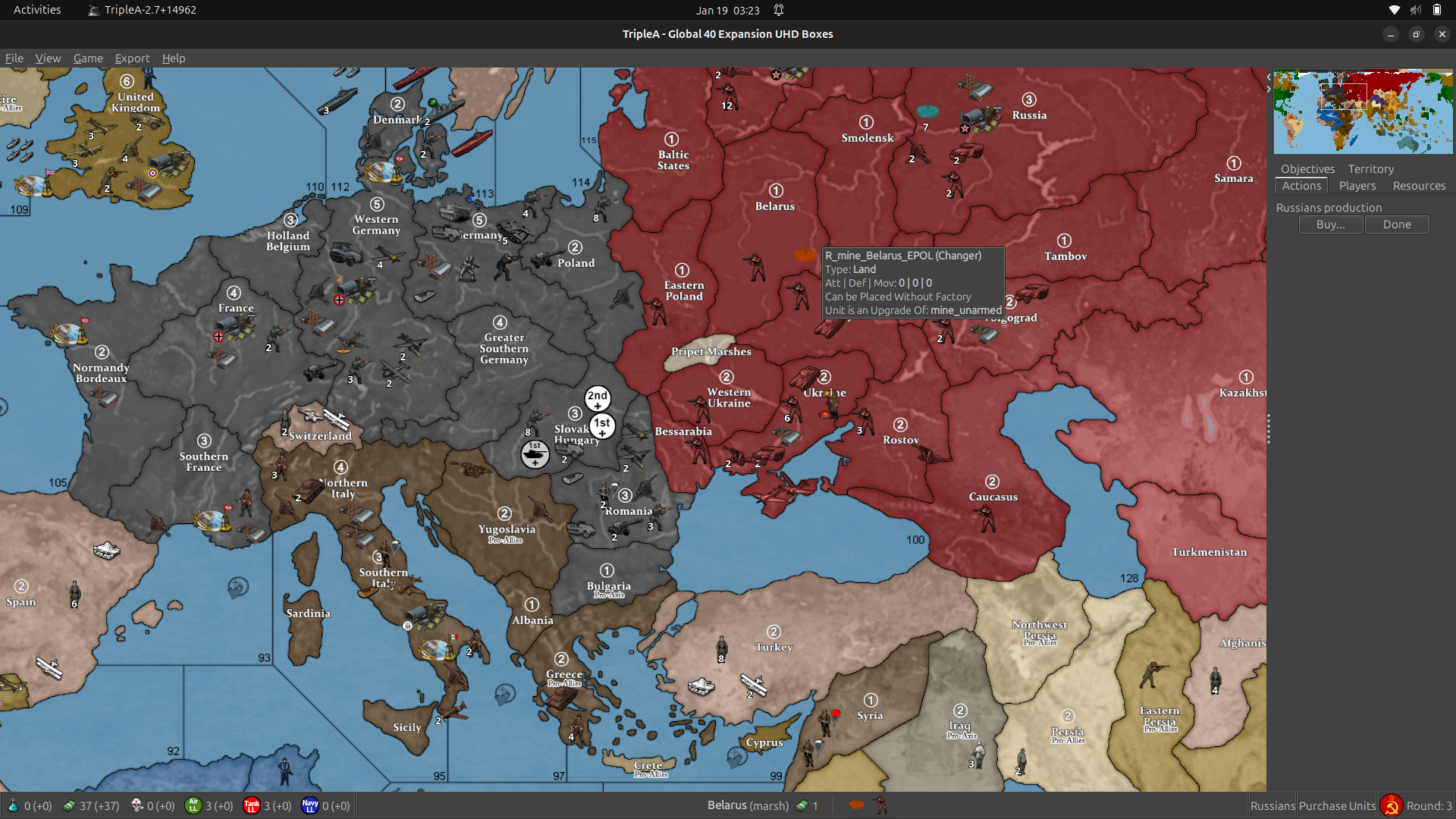Viewport: 1456px width, 819px height.
Task: Open the Game menu
Action: click(87, 58)
